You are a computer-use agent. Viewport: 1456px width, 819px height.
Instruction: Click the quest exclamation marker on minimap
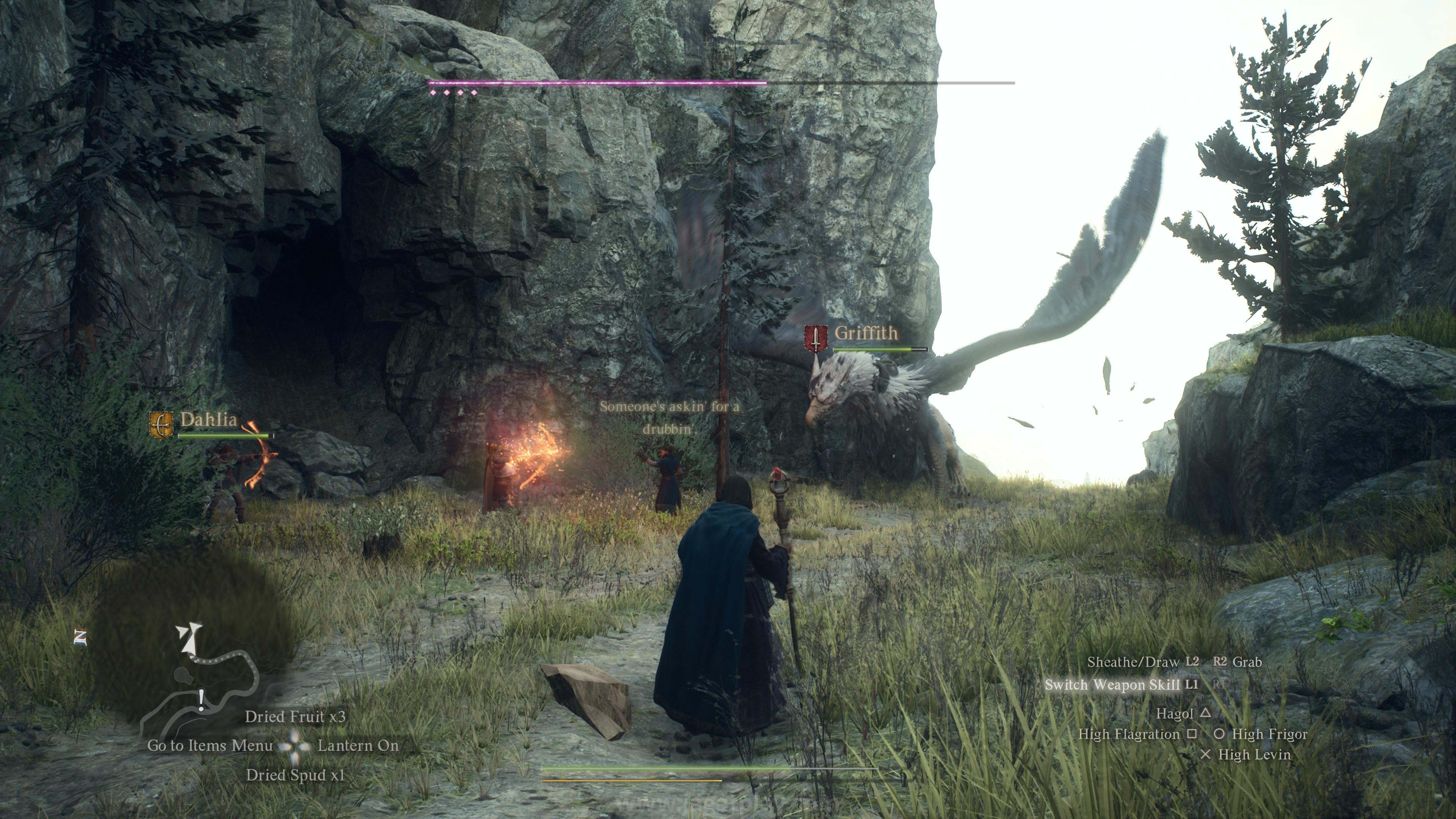click(201, 700)
